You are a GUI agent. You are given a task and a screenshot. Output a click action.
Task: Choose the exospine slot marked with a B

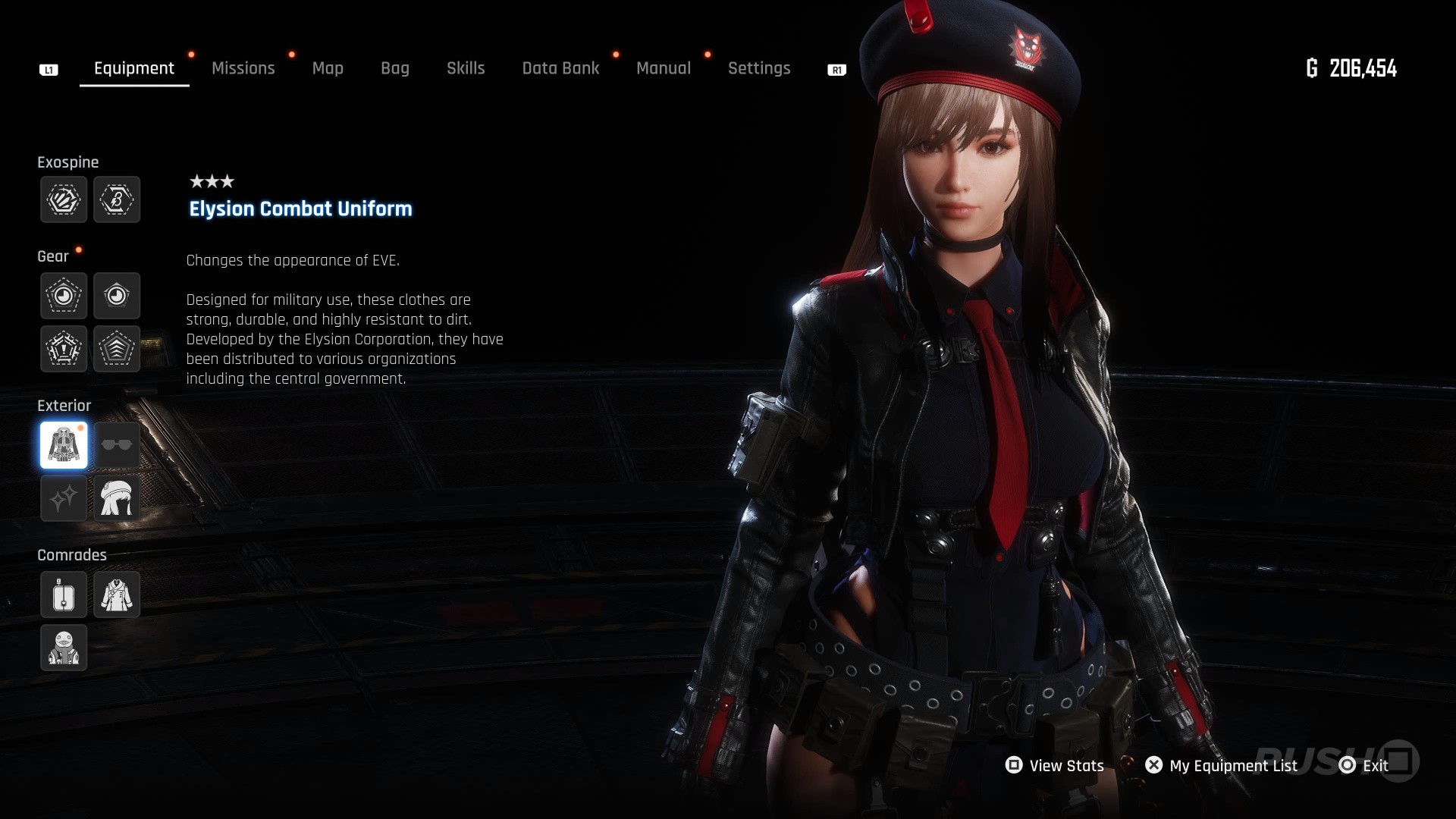coord(117,199)
